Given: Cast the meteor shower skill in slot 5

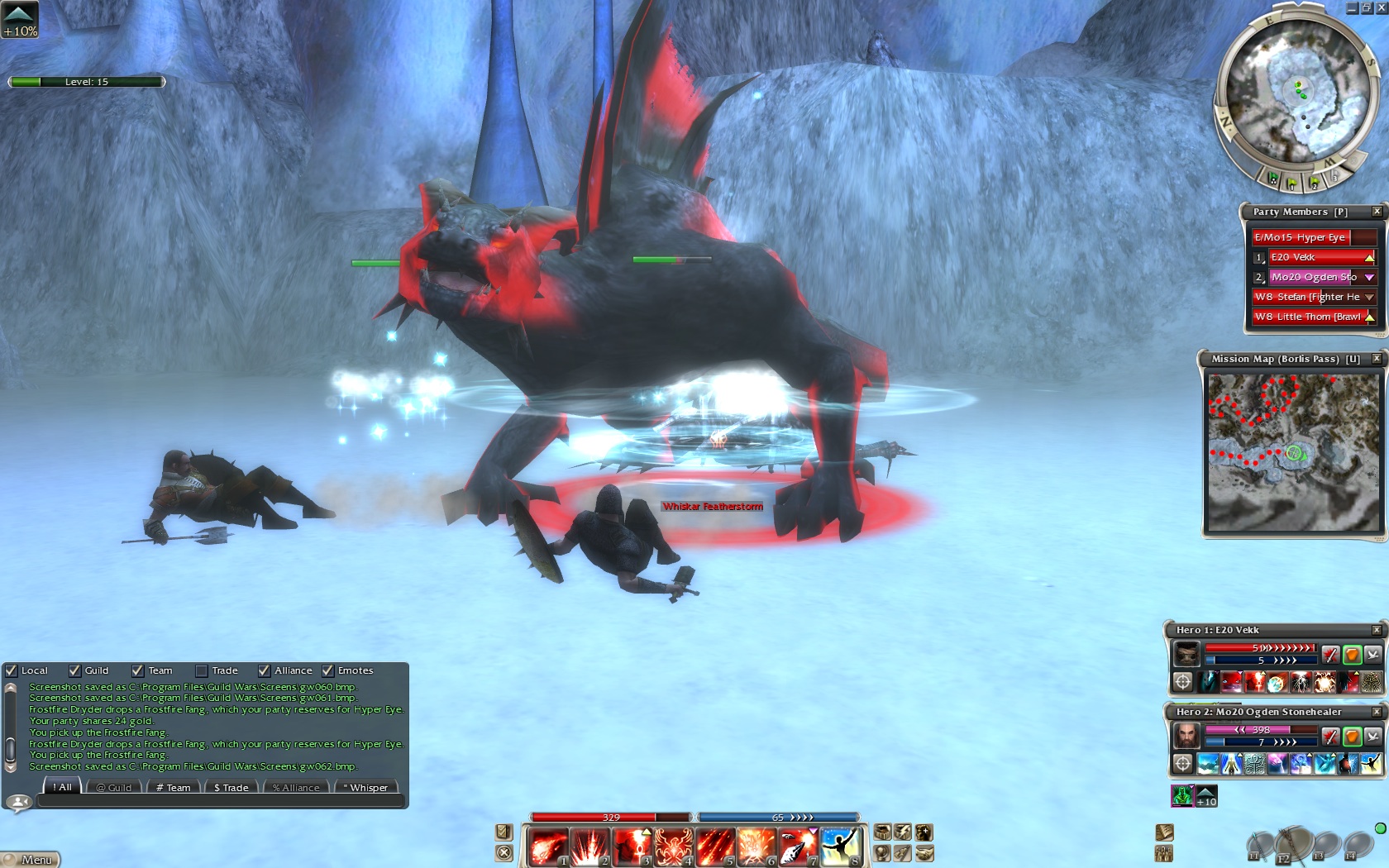Looking at the screenshot, I should click(715, 848).
